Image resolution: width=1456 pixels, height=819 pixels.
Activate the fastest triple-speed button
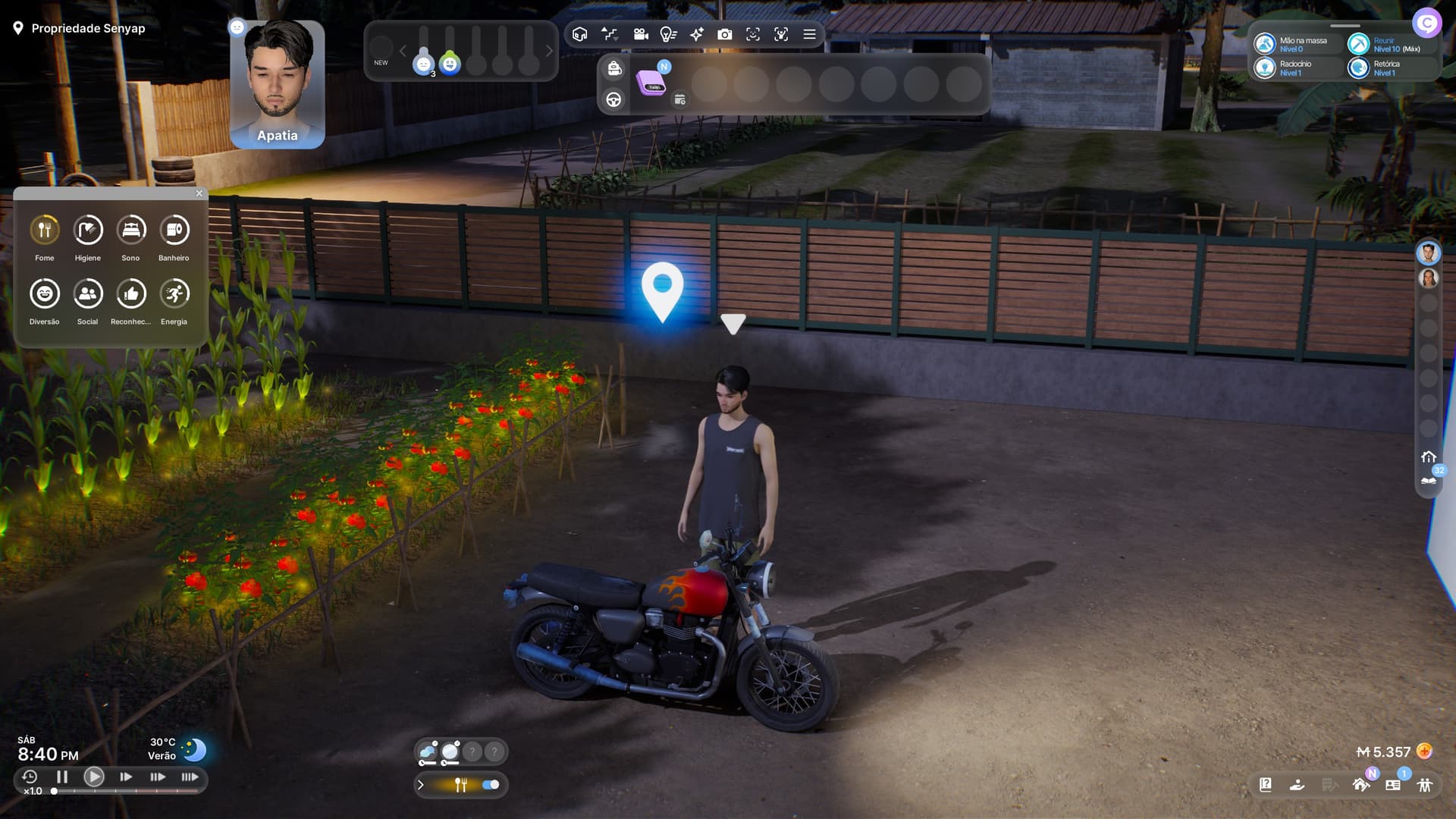pyautogui.click(x=190, y=777)
